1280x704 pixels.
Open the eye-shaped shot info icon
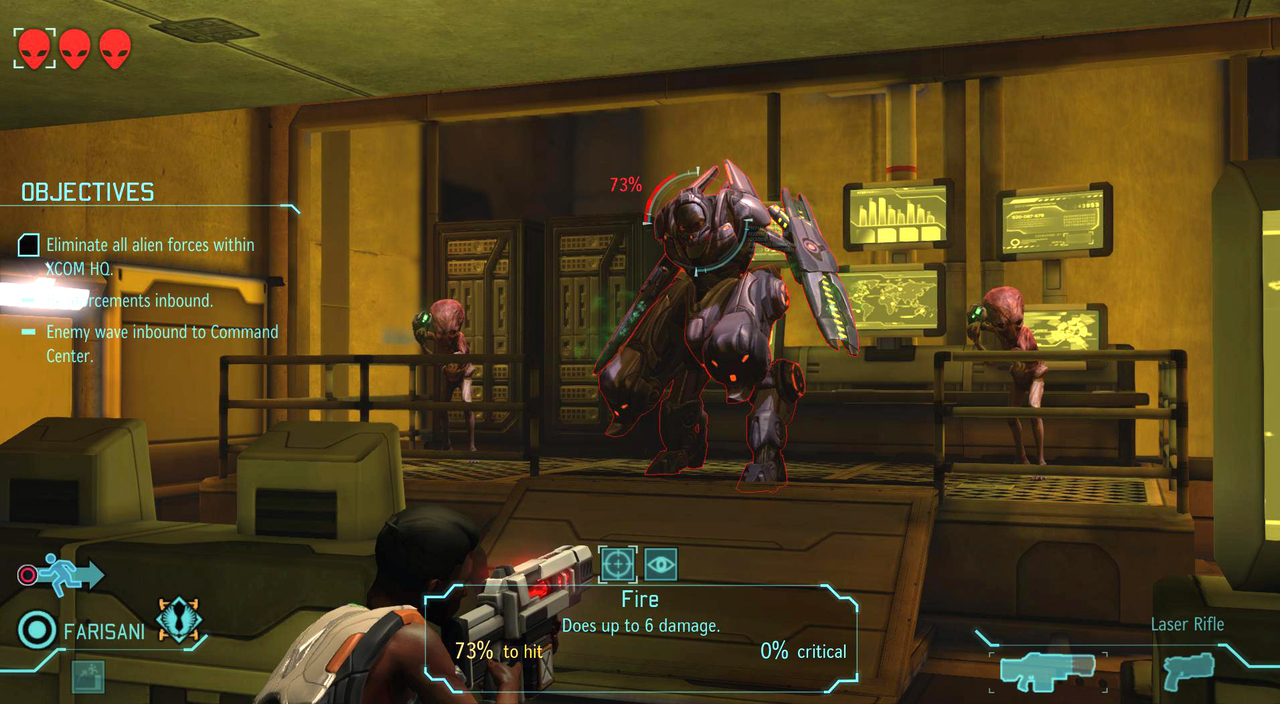661,564
